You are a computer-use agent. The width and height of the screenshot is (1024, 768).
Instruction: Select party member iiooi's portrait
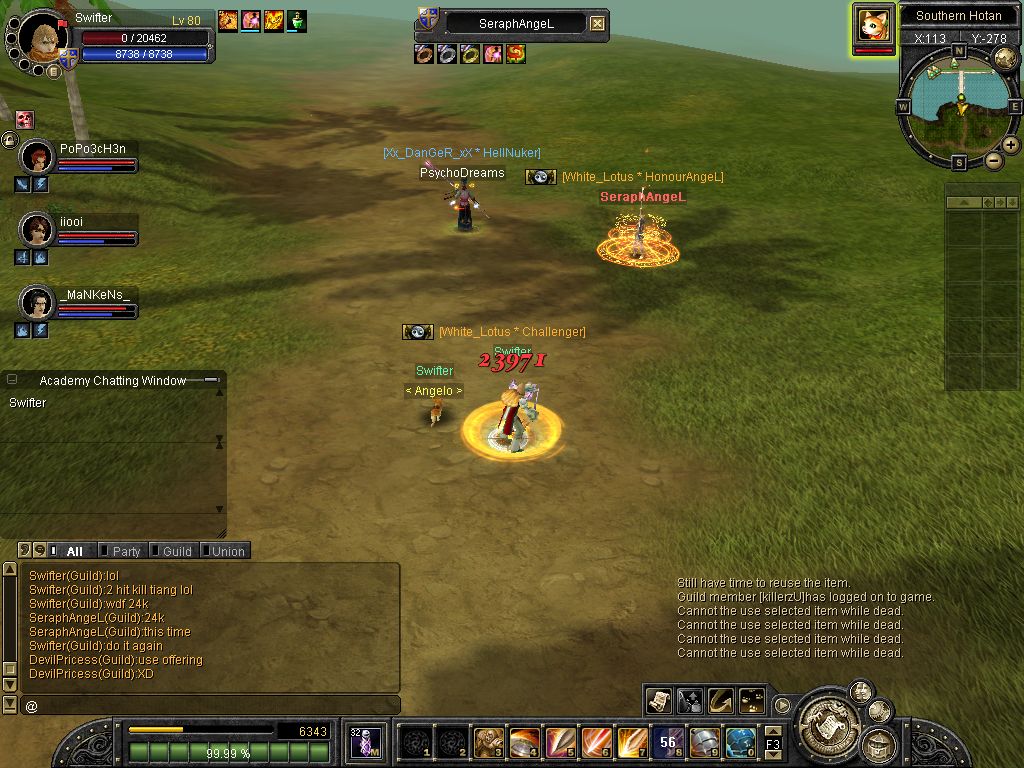[x=37, y=230]
